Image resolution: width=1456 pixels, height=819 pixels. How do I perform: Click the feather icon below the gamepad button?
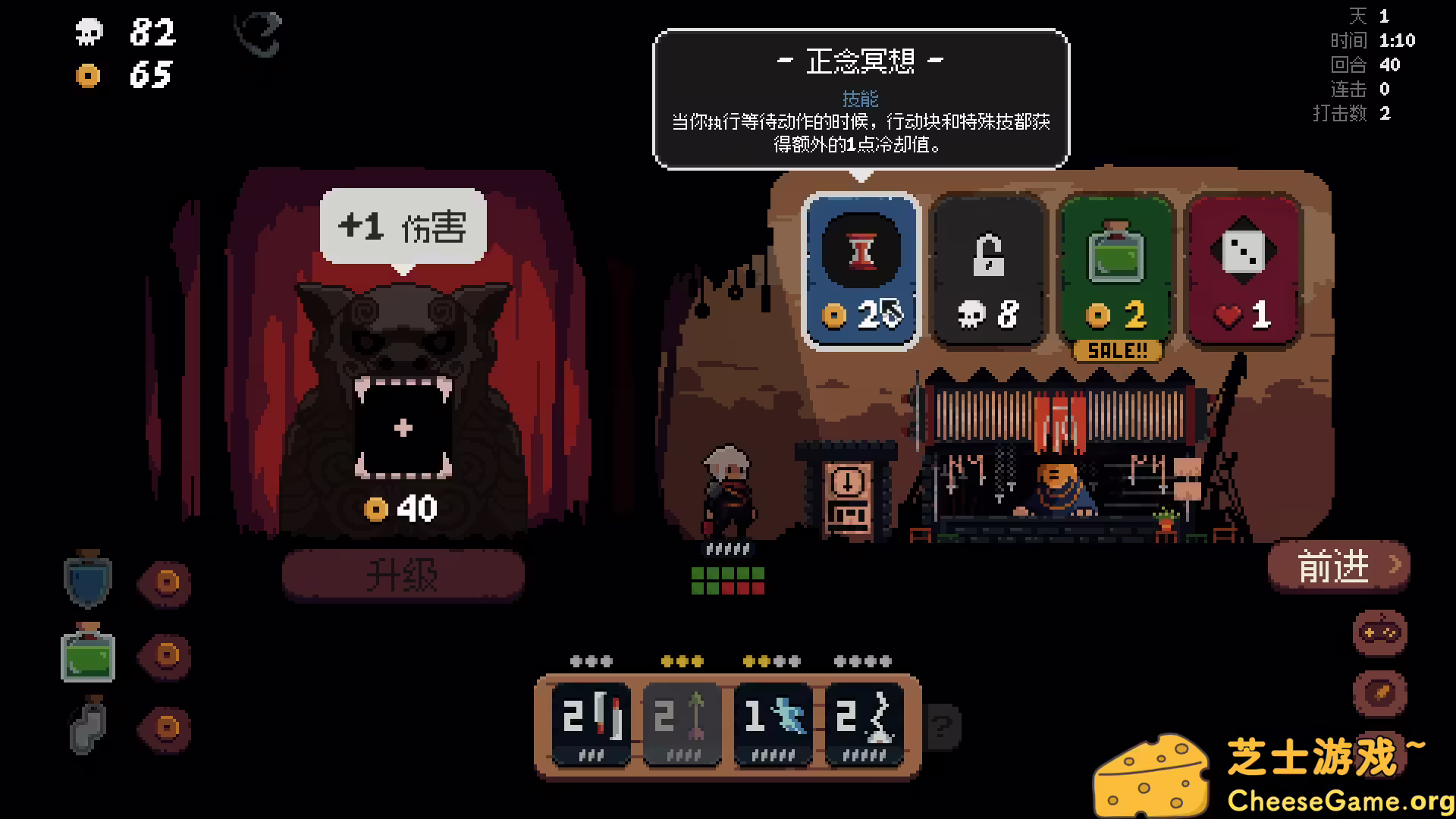(x=1379, y=692)
